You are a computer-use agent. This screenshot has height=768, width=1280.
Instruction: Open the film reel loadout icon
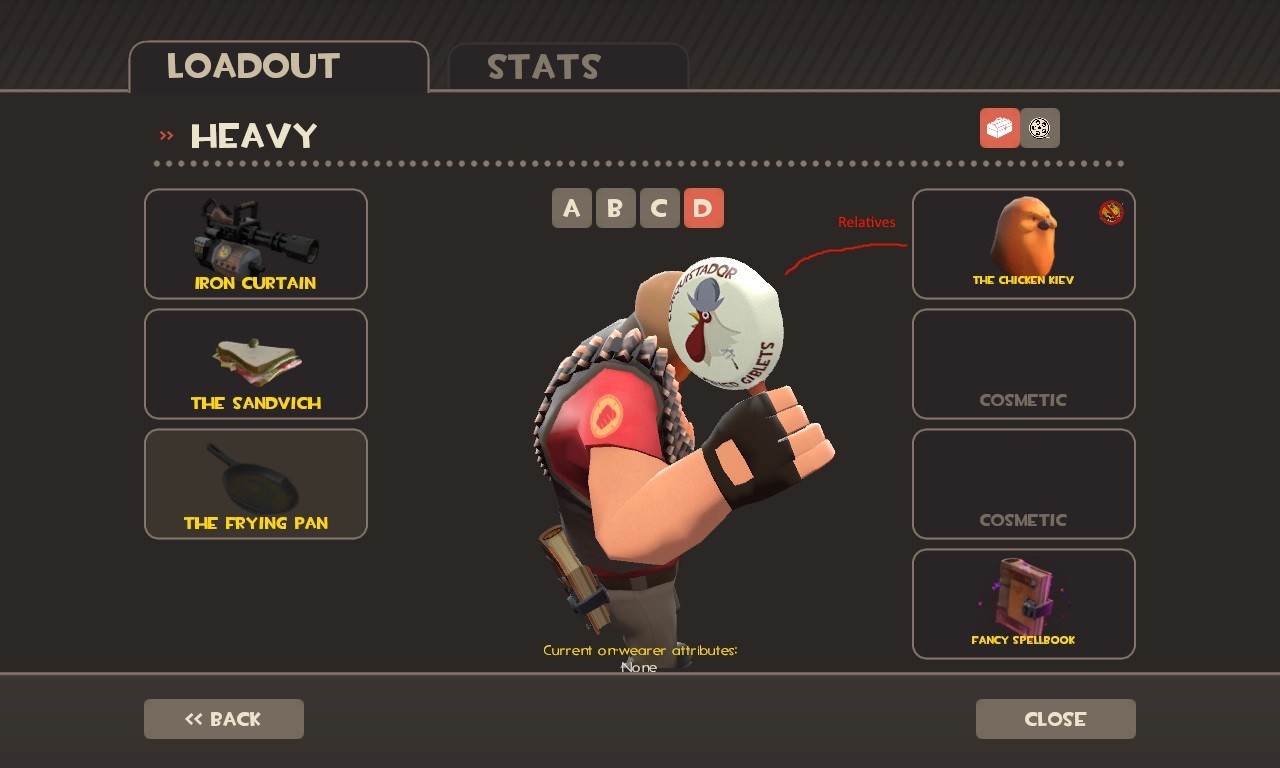(1040, 127)
